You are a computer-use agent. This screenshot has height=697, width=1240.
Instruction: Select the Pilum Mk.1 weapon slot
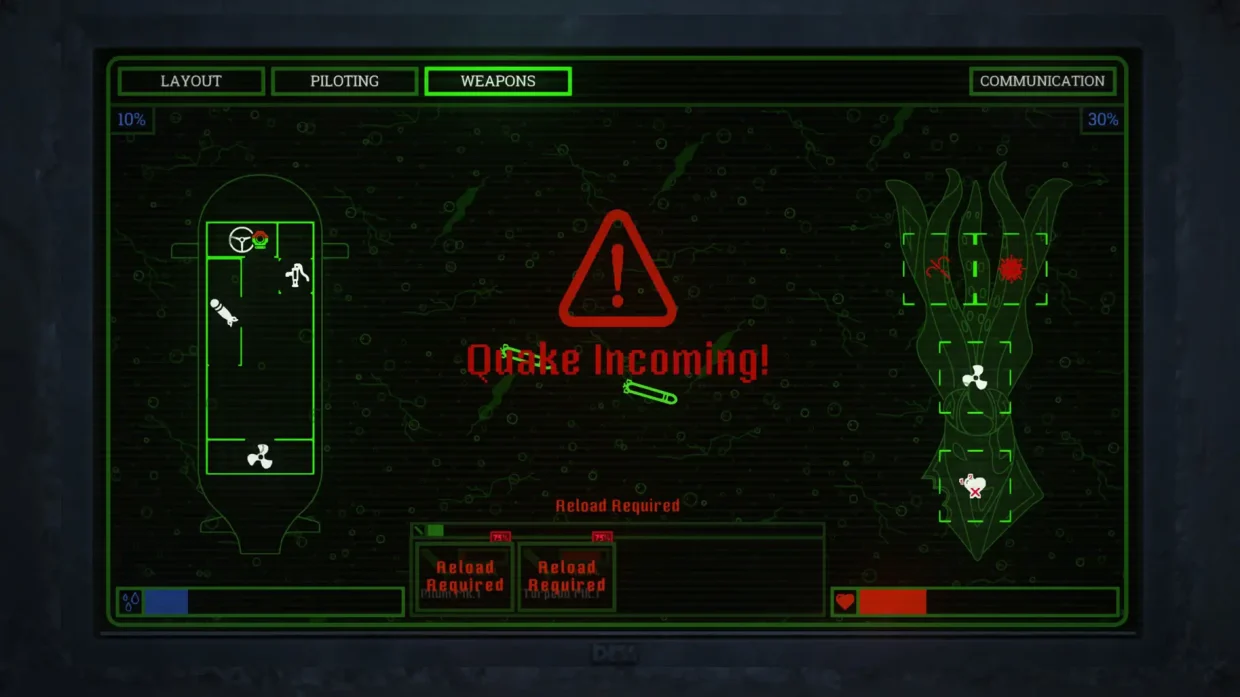(464, 577)
